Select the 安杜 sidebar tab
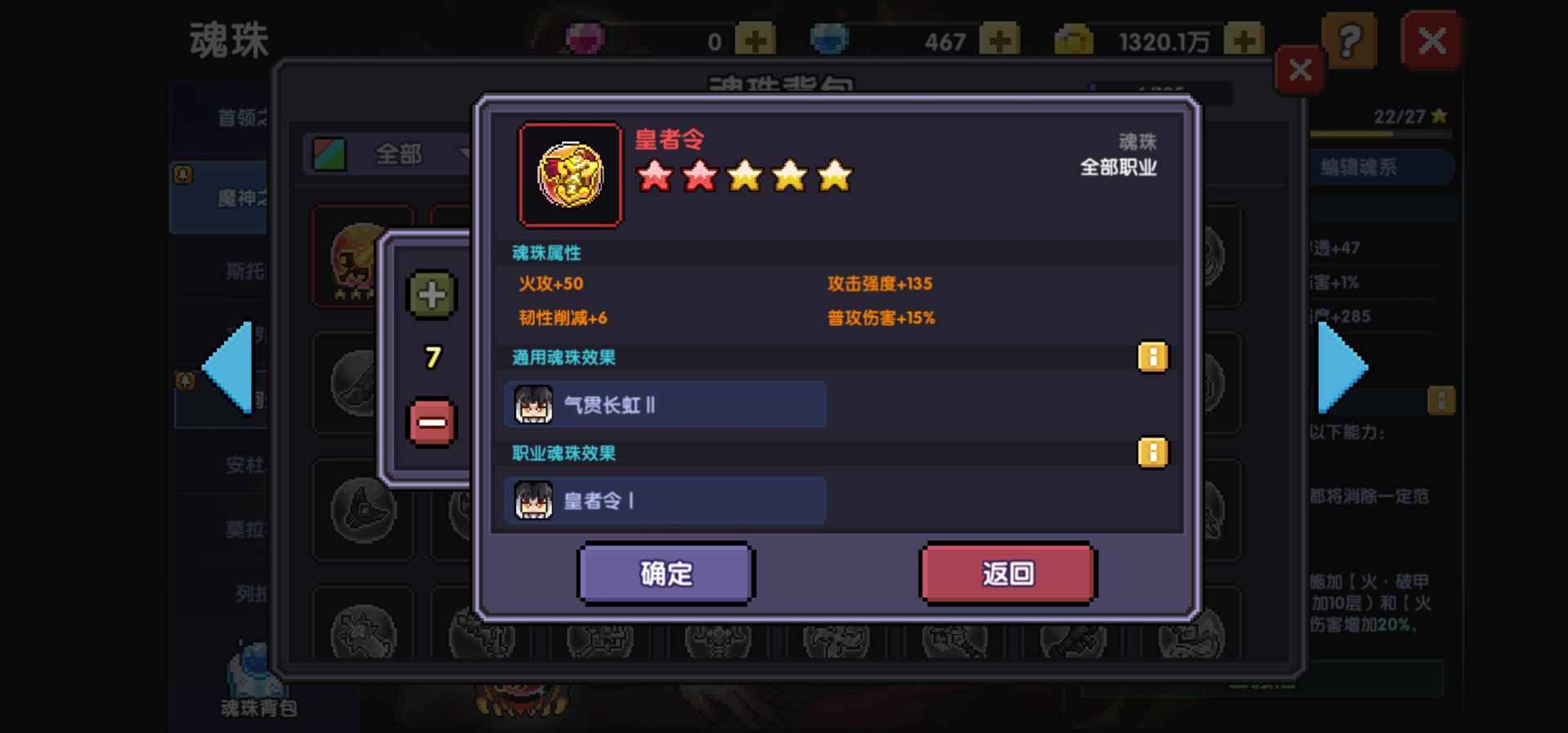 point(244,463)
